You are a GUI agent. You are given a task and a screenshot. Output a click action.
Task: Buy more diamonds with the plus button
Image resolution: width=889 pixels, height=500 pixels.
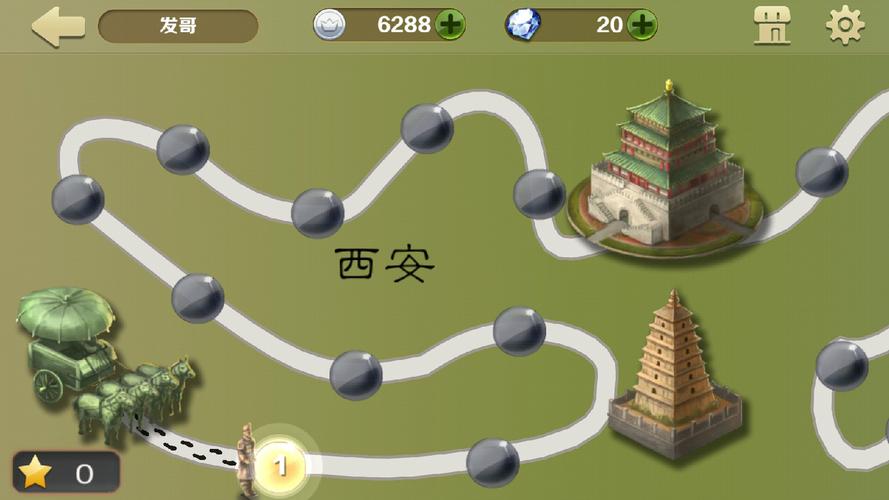641,25
